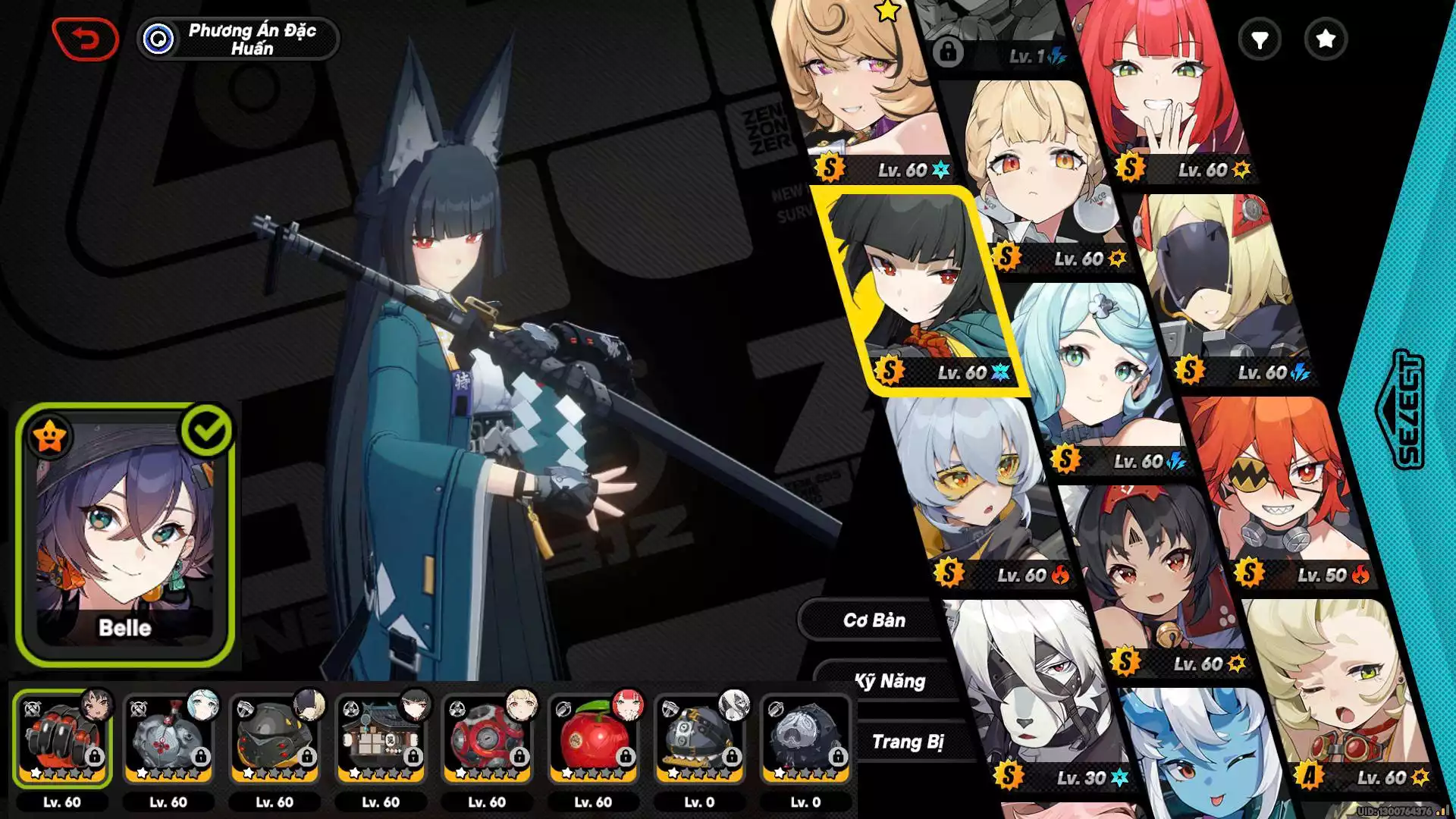Select the teal-haired agent portrait
The height and width of the screenshot is (819, 1456).
pos(1092,372)
